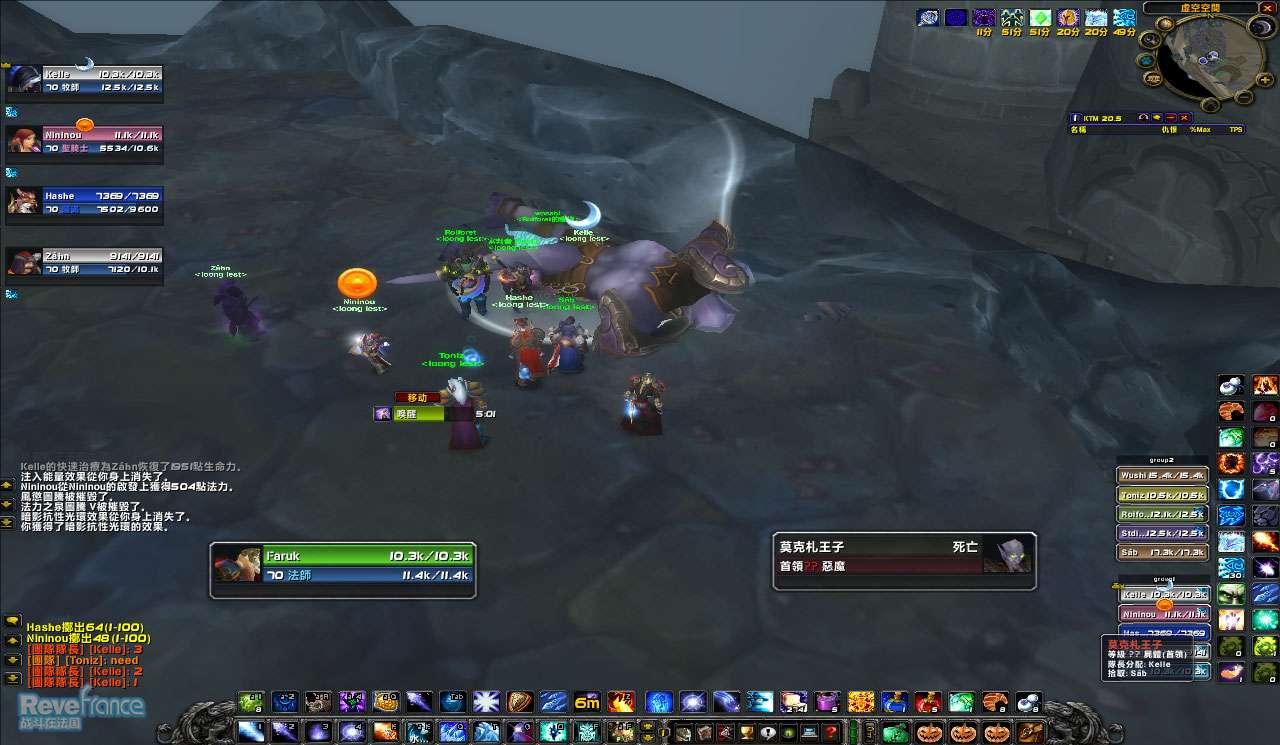Target Säb in the raid frames
Viewport: 1280px width, 745px height.
pyautogui.click(x=1162, y=552)
